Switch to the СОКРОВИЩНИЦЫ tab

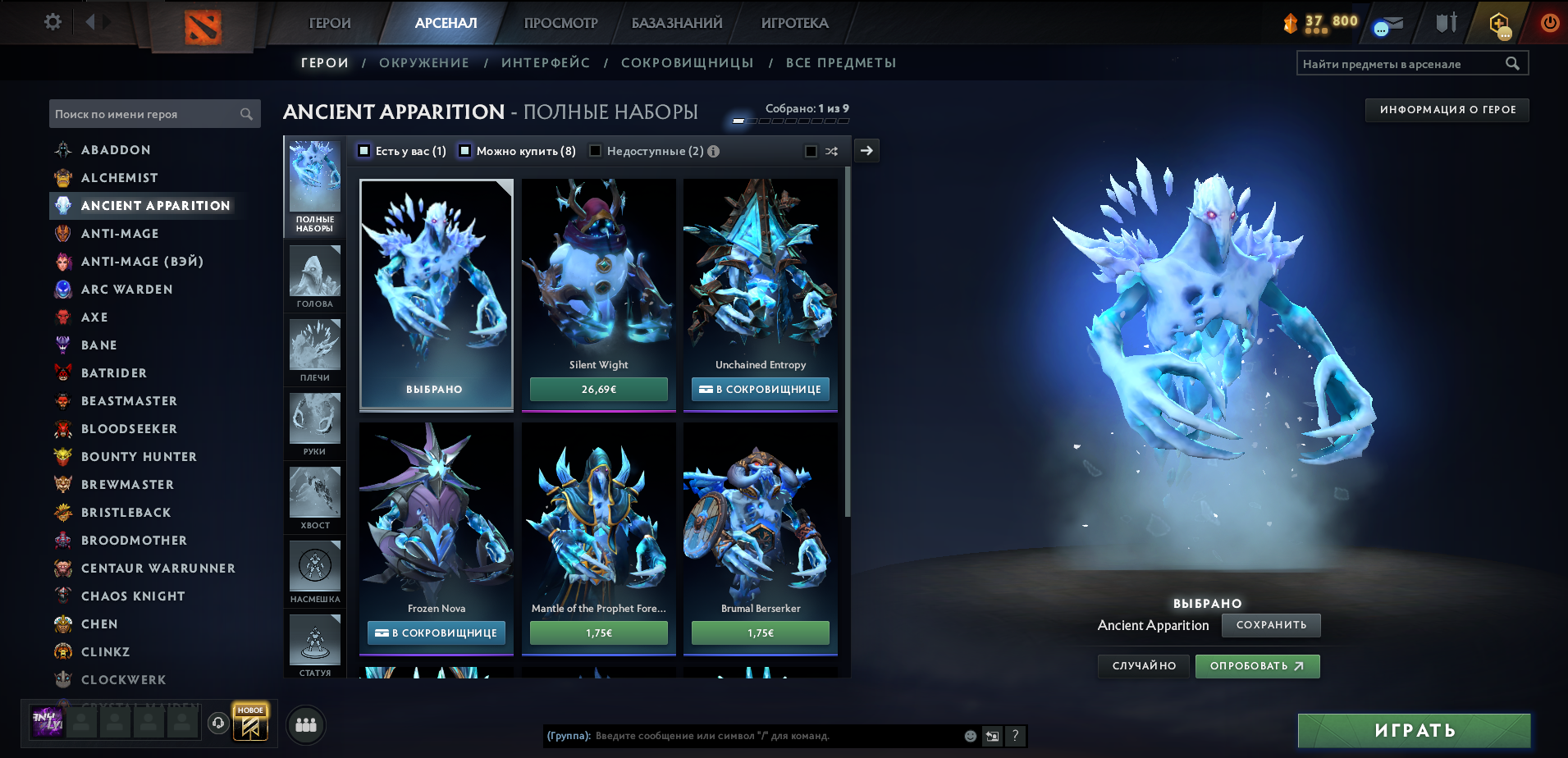click(689, 62)
